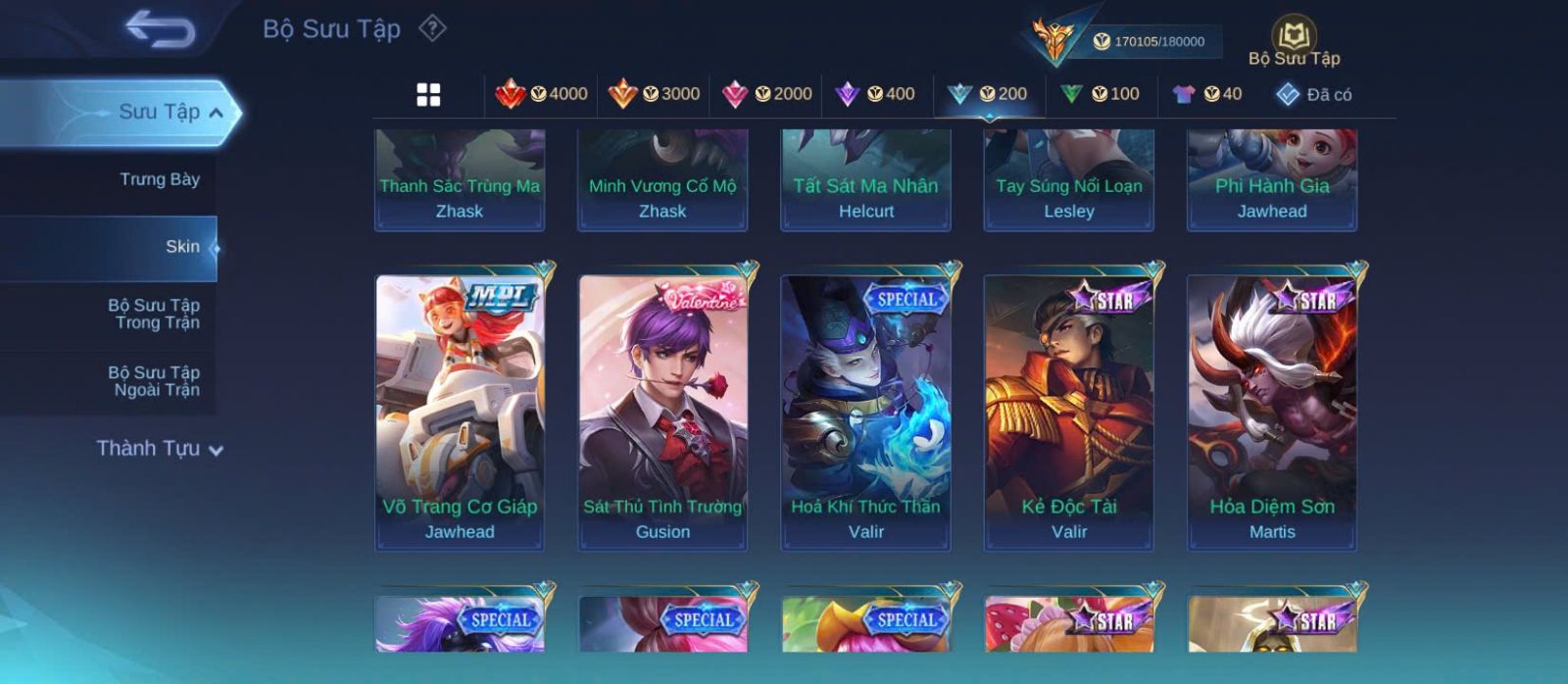Go back using the return arrow

(x=160, y=29)
